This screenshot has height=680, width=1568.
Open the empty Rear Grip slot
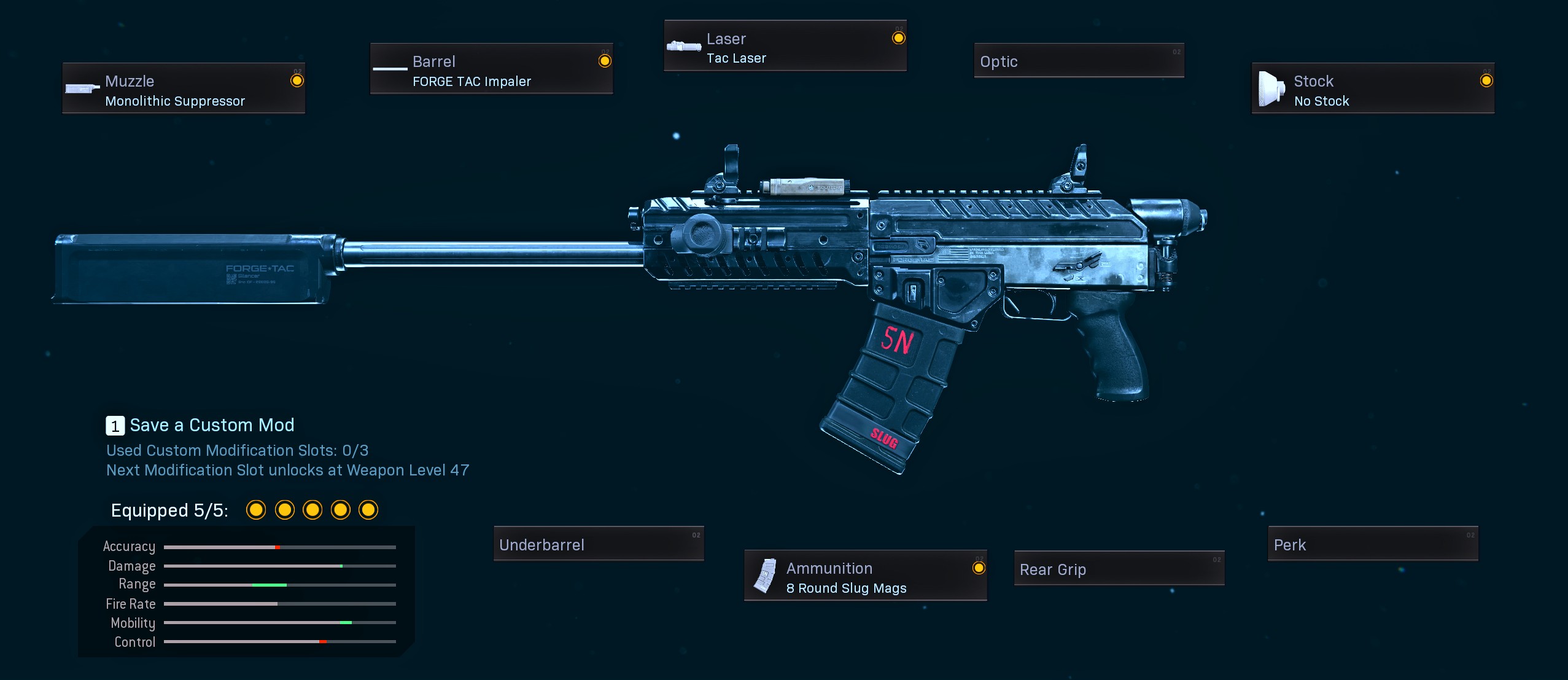(1119, 569)
